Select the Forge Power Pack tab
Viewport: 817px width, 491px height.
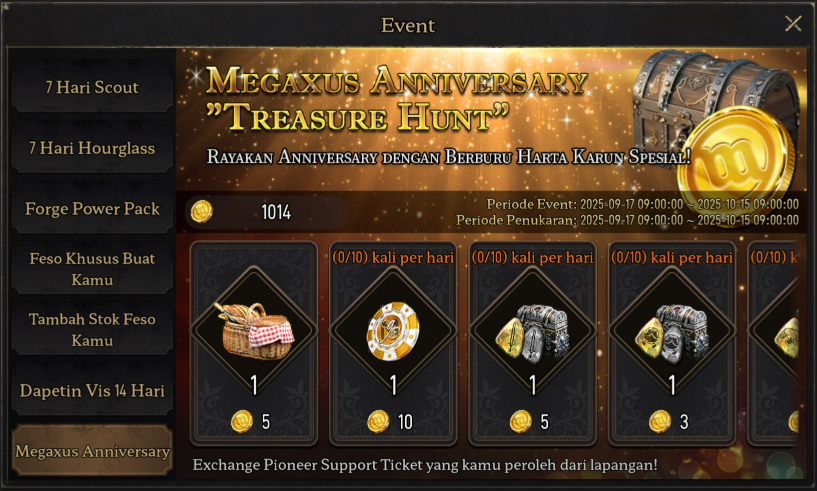click(x=92, y=209)
